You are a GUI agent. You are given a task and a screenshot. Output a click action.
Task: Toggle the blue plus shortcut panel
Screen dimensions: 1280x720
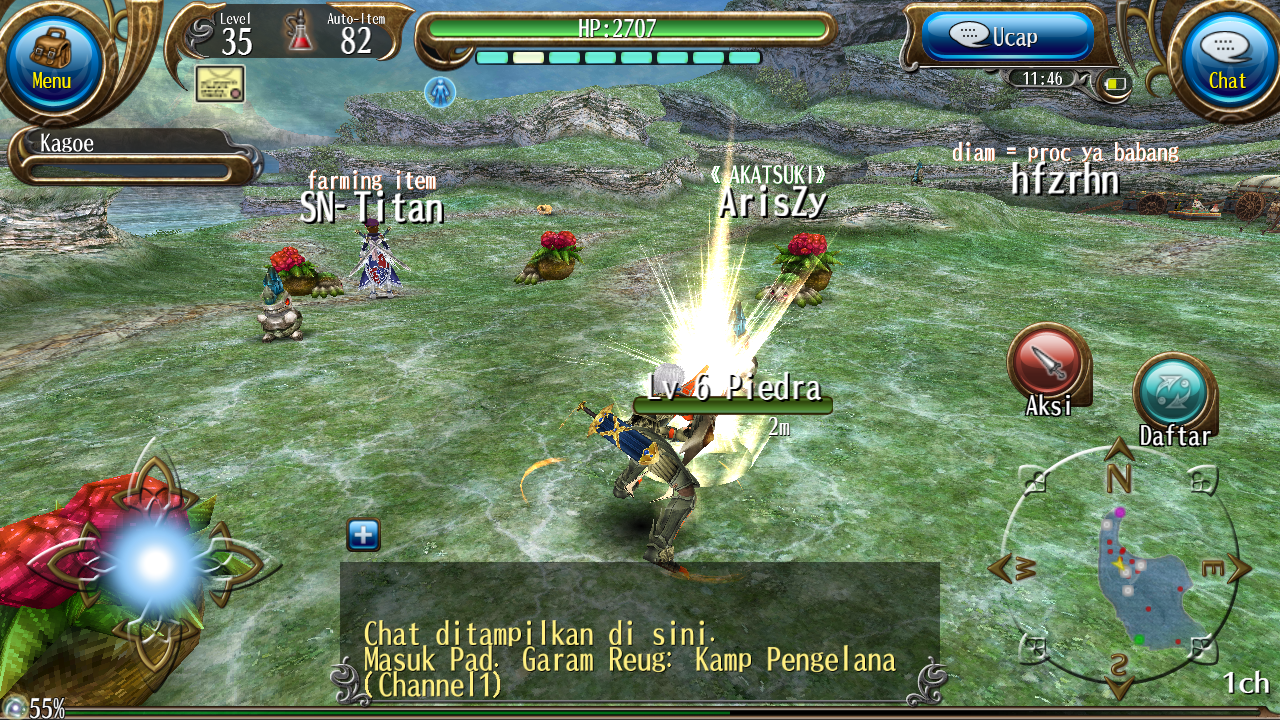point(363,535)
